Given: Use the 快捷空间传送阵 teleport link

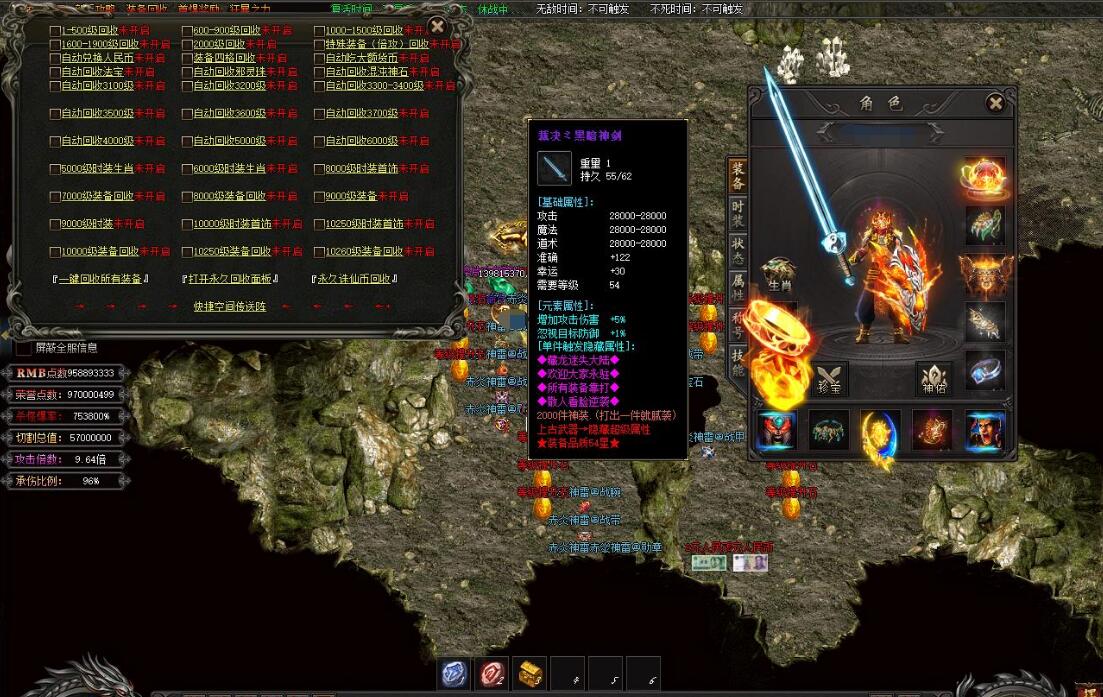Looking at the screenshot, I should [230, 306].
